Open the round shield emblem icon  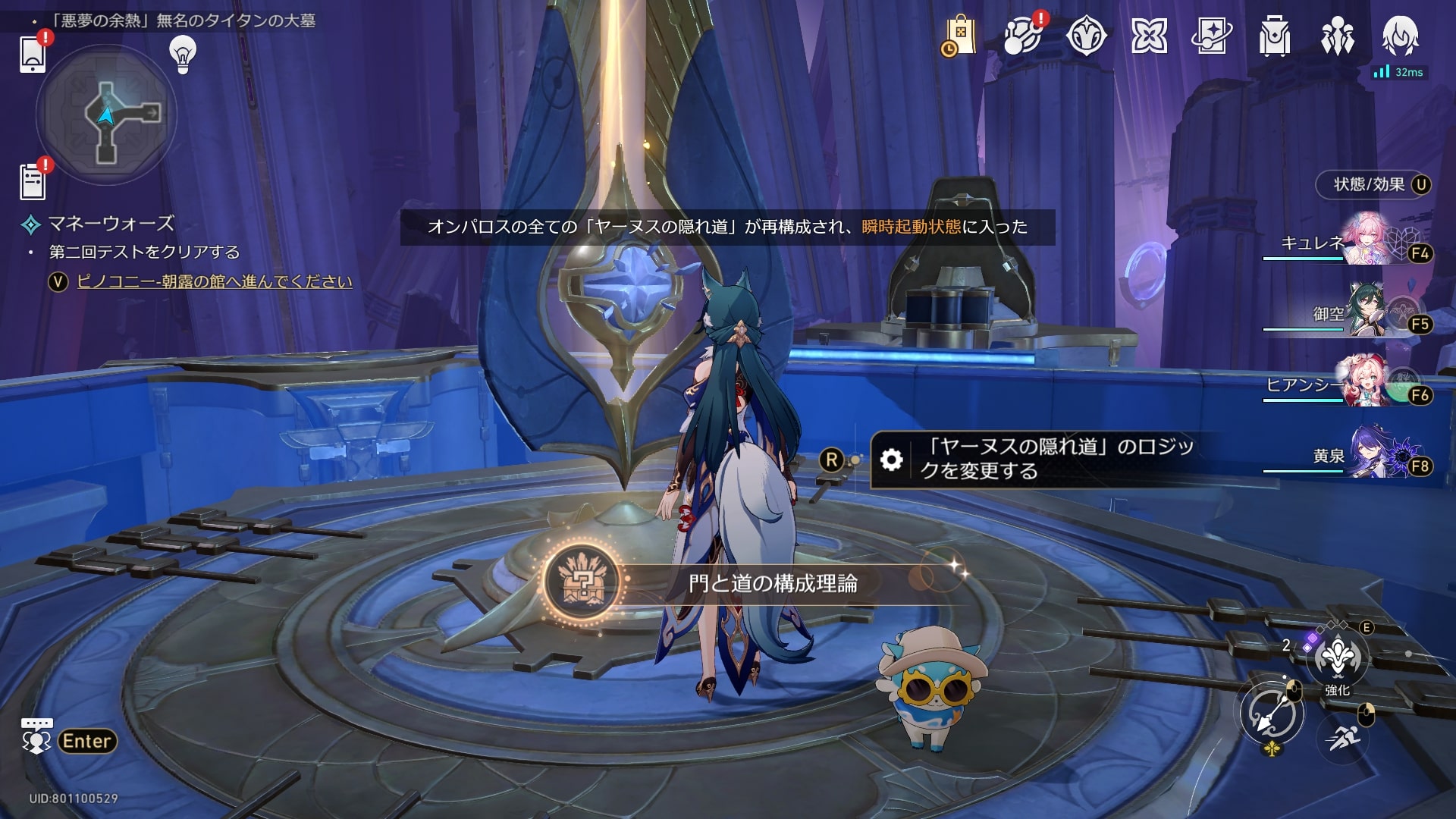(x=1085, y=36)
